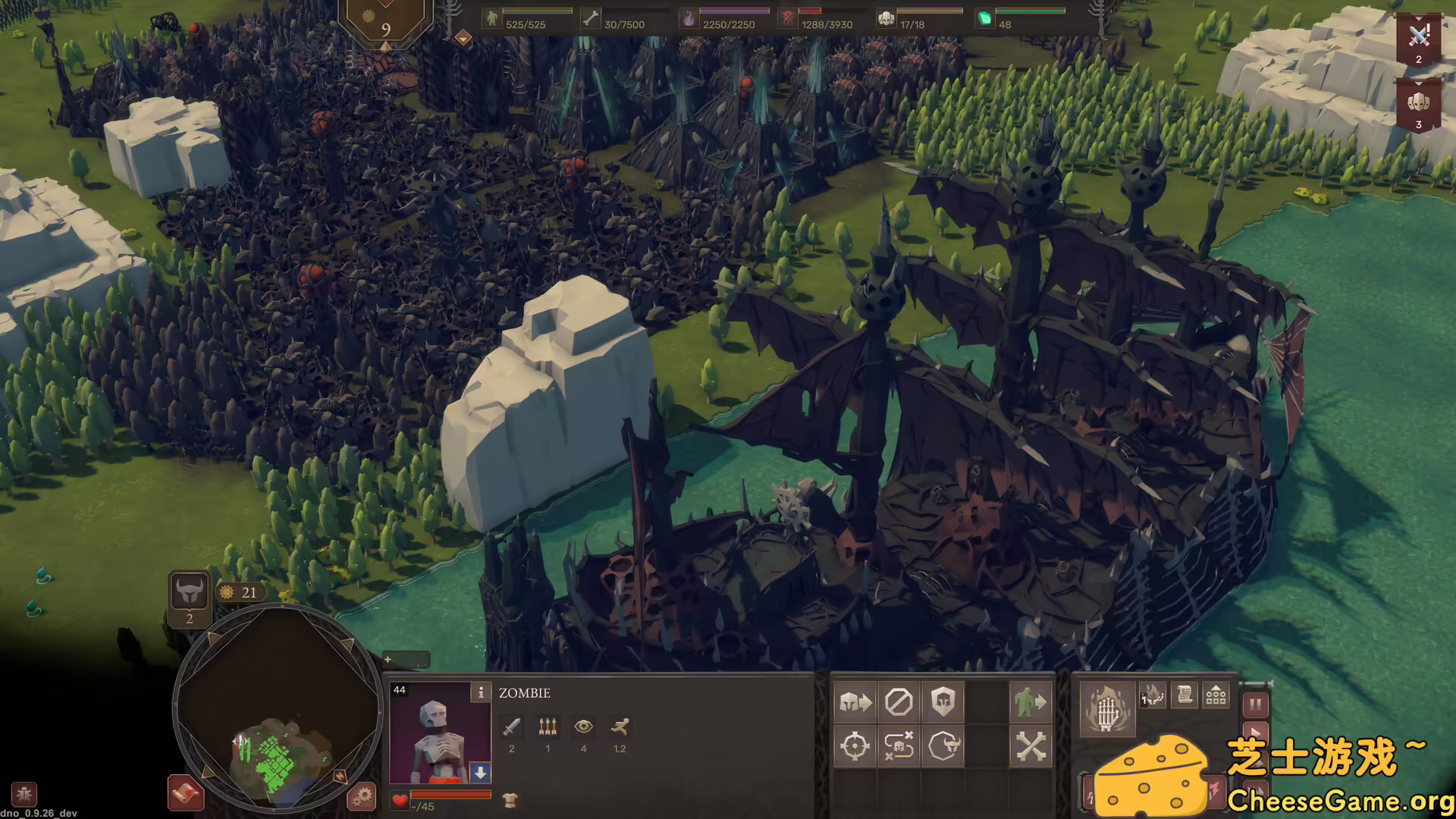Click the blue down arrow on portrait
Image resolution: width=1456 pixels, height=819 pixels.
click(x=480, y=773)
